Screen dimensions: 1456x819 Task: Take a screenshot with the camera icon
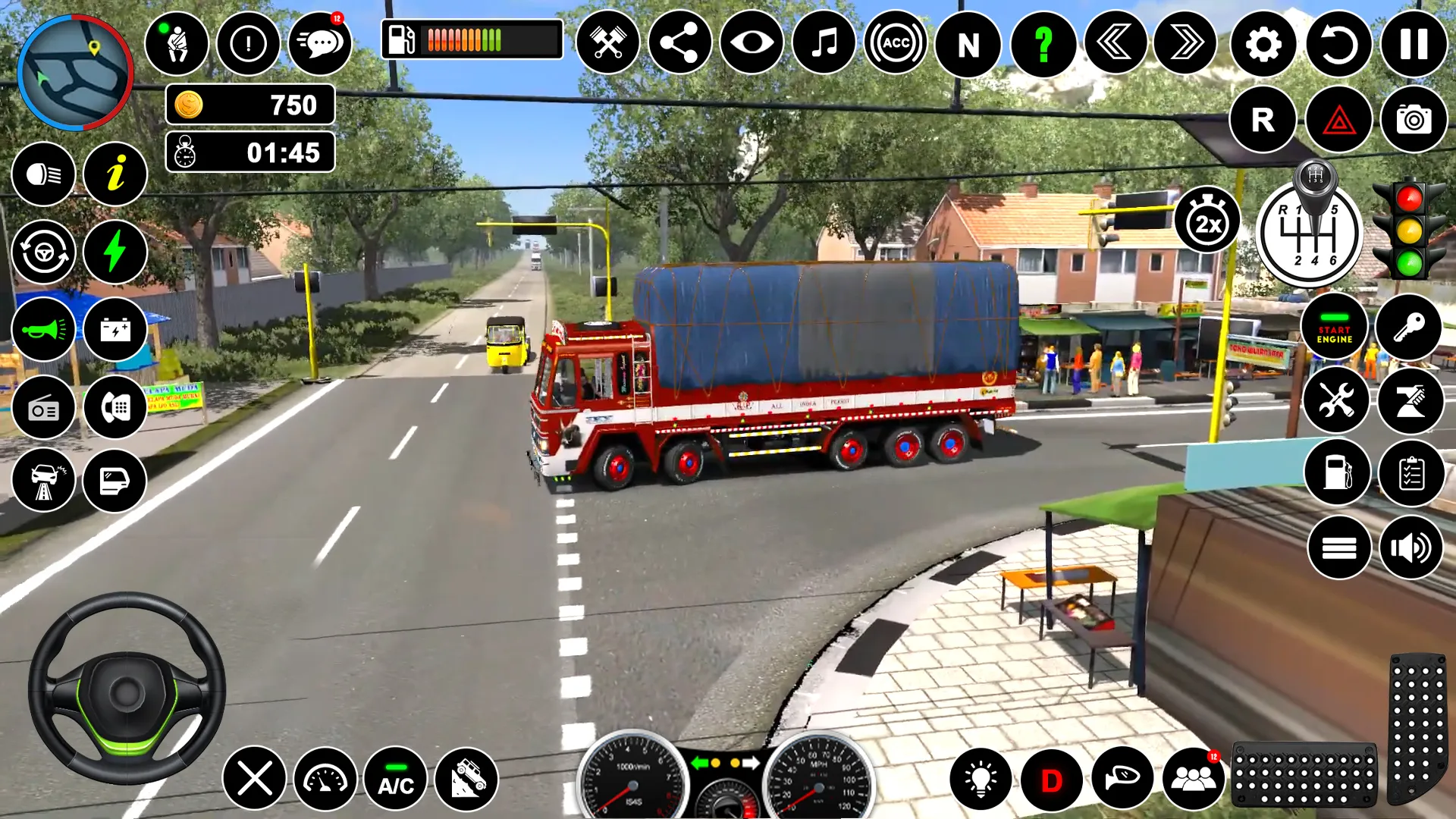1409,119
